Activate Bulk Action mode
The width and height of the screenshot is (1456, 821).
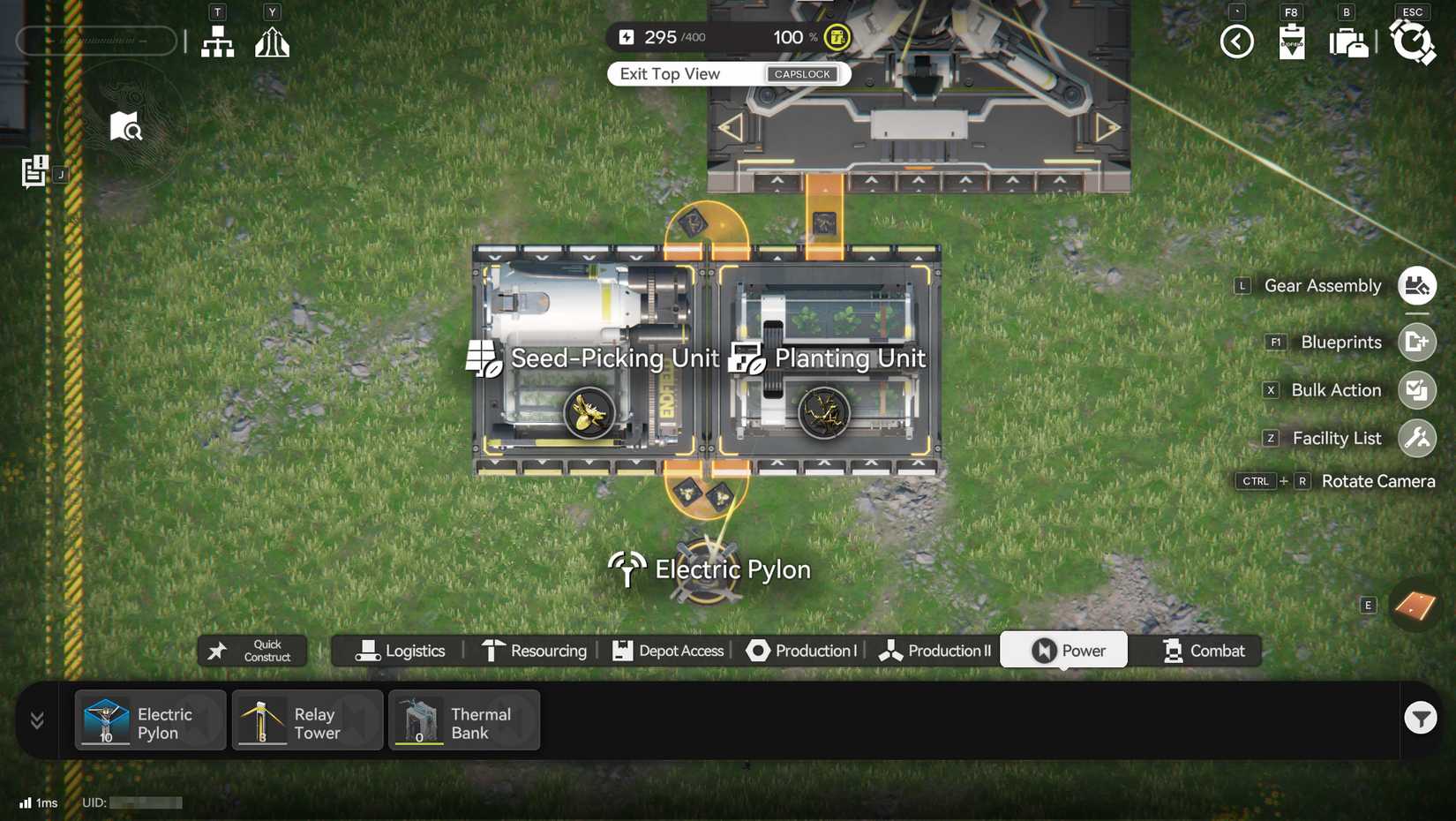(1417, 389)
